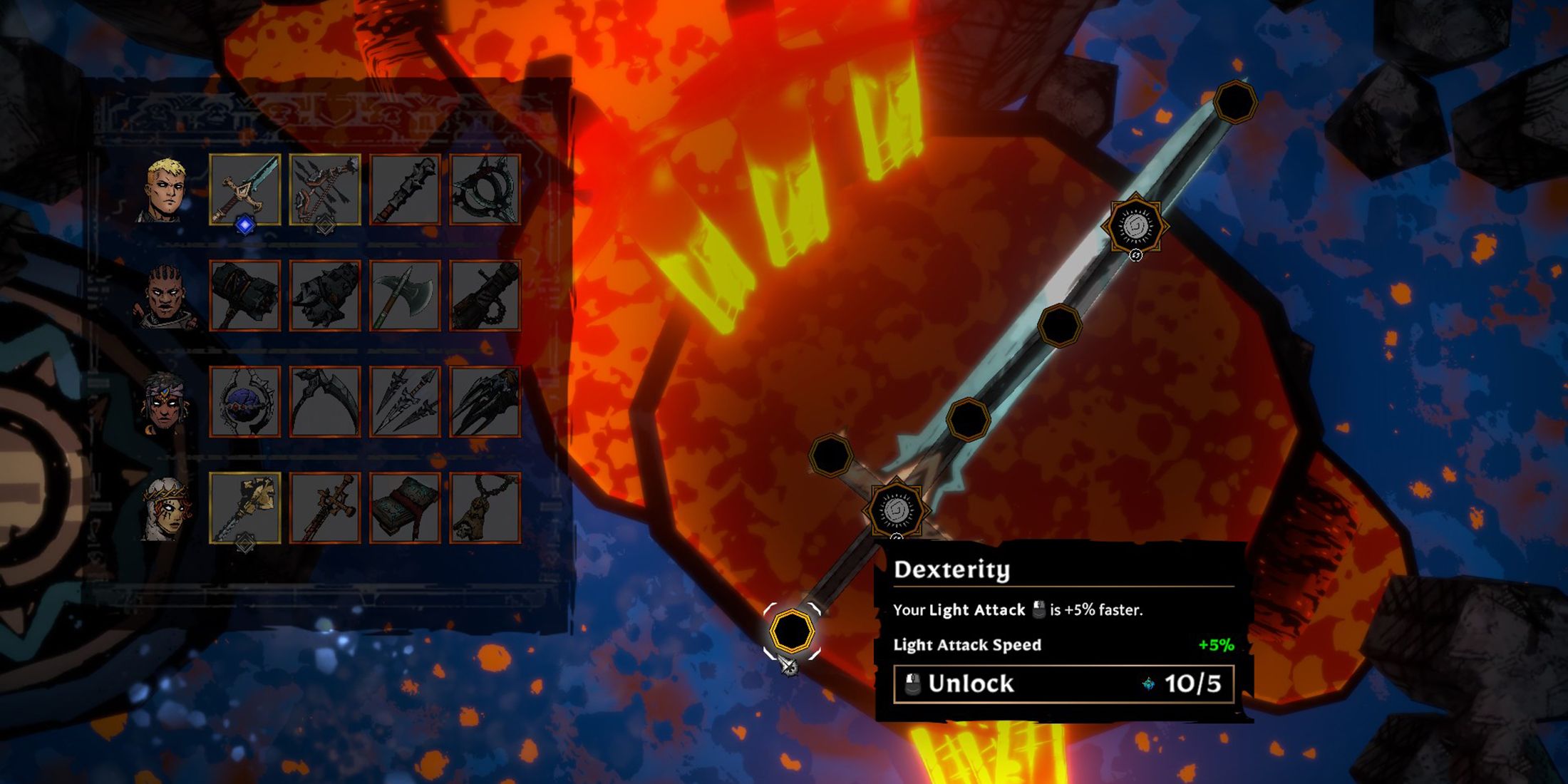Select the curved scythe weapon icon

pos(324,401)
